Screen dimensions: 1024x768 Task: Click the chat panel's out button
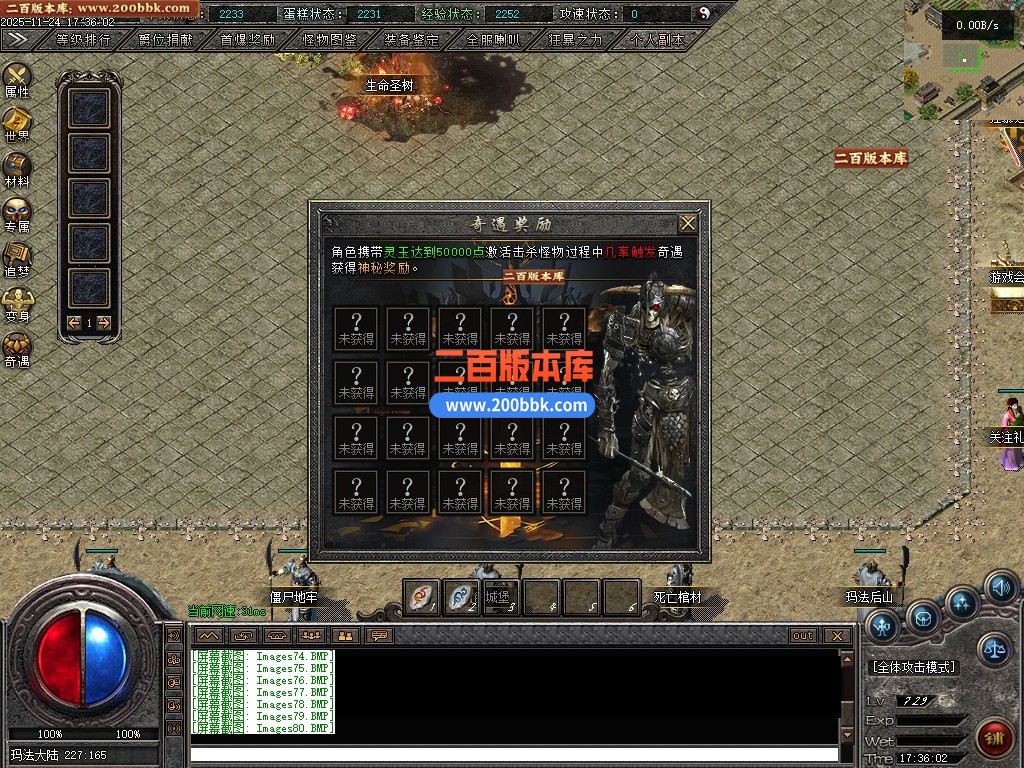click(x=802, y=636)
